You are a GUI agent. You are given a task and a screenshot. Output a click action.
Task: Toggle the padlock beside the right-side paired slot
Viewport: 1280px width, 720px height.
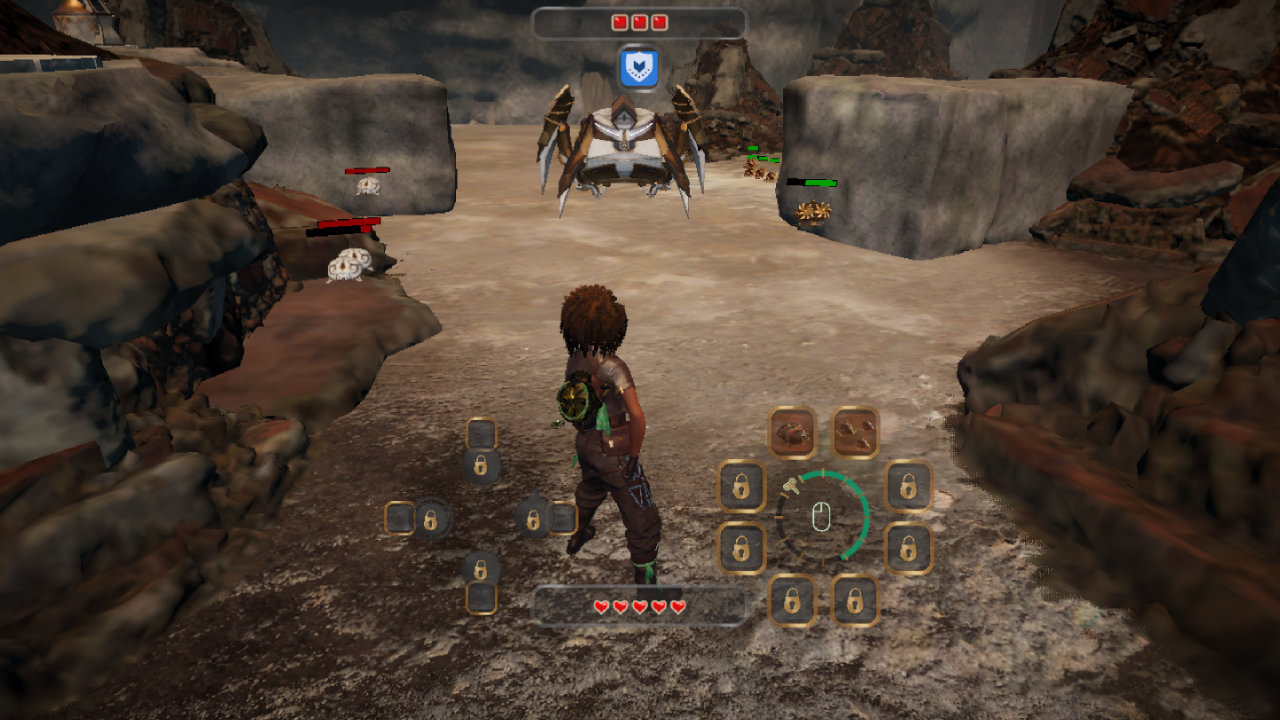[533, 520]
